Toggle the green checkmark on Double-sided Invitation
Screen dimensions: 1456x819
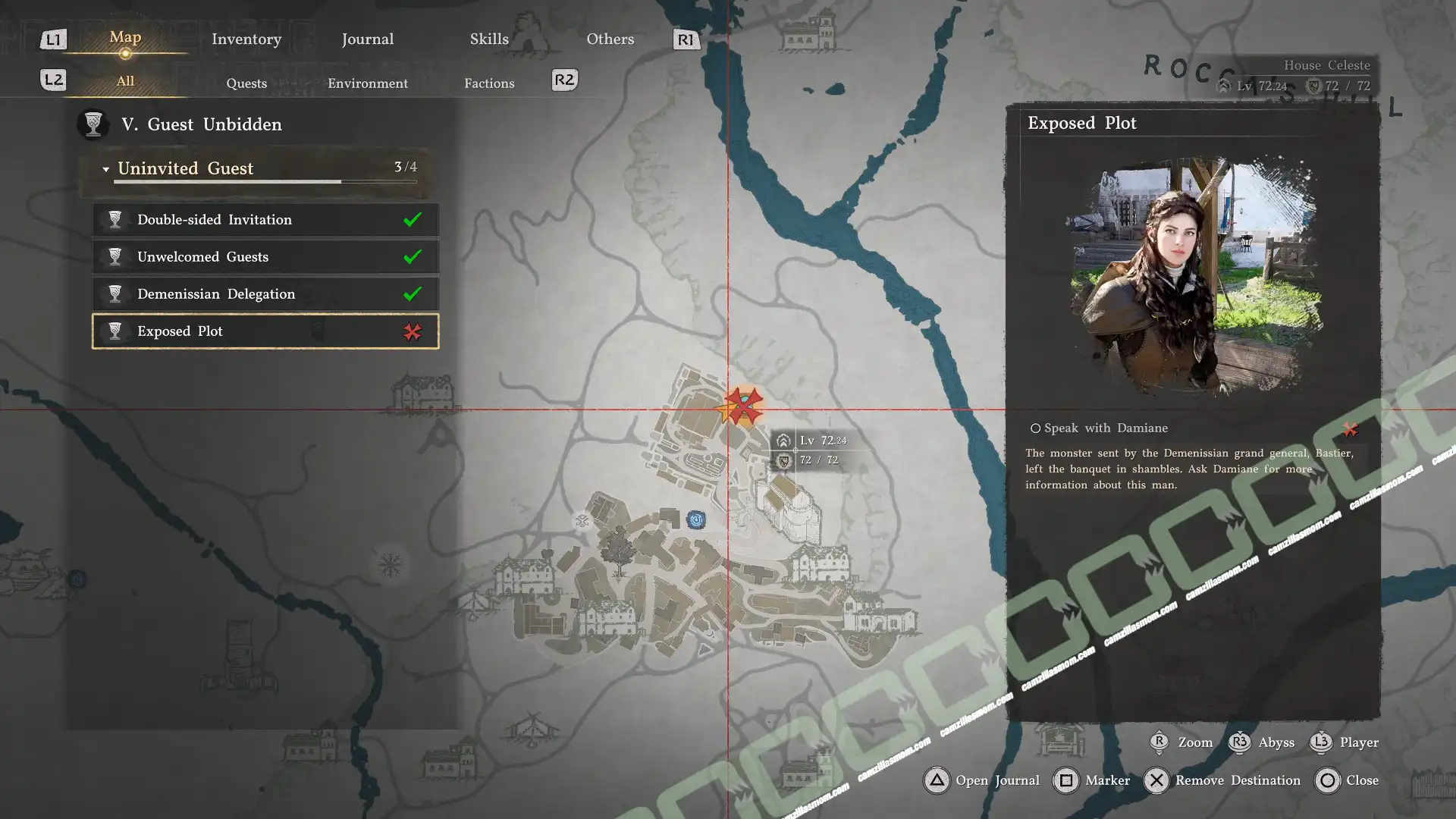coord(412,219)
